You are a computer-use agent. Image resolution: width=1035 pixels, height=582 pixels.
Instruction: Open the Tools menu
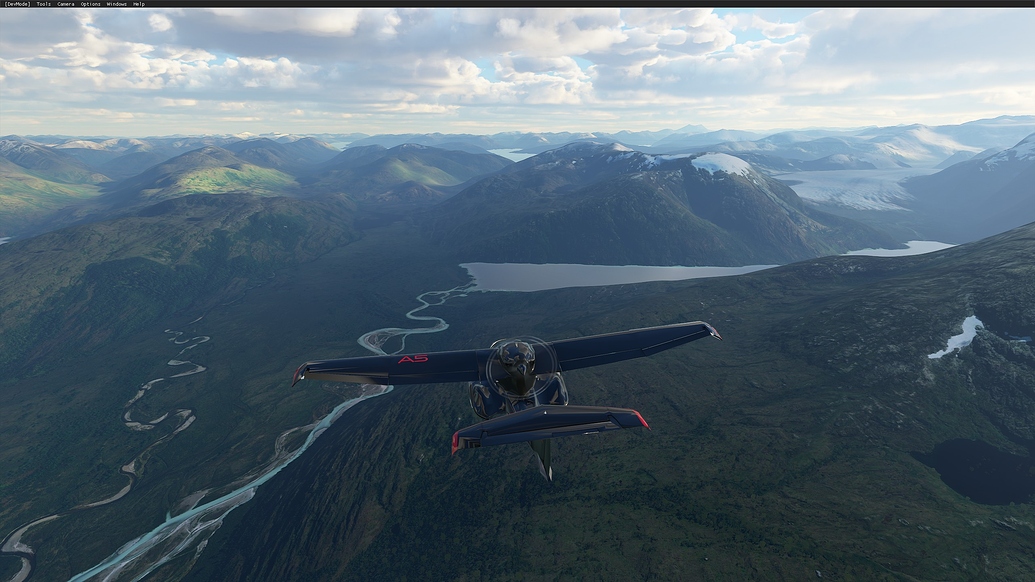tap(43, 4)
